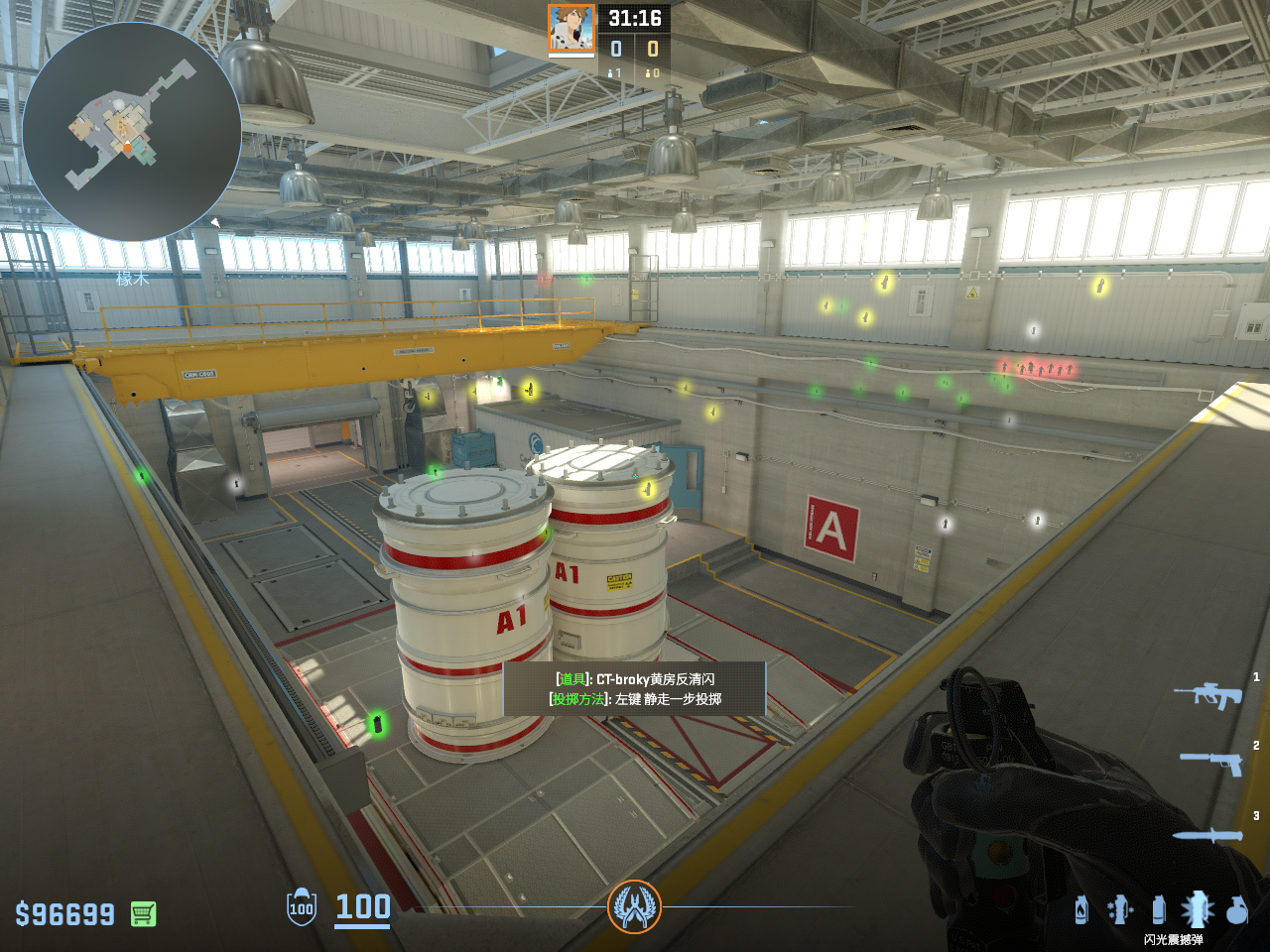
Task: Choose the incendiary grenade icon
Action: 1081,908
